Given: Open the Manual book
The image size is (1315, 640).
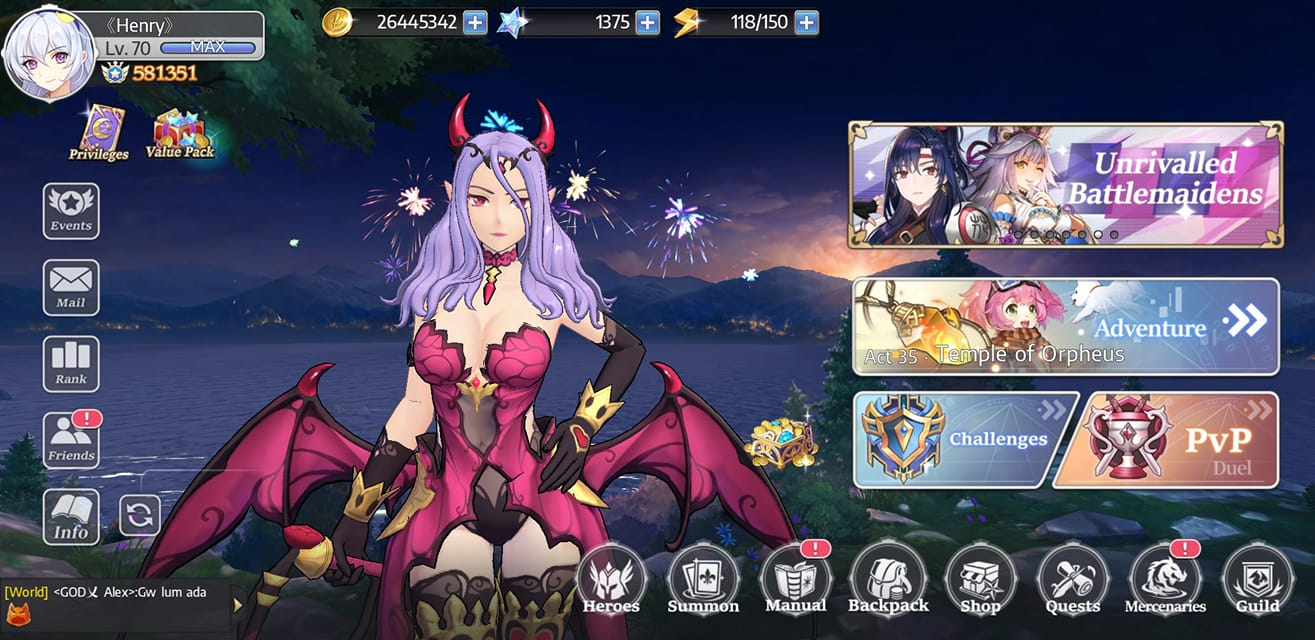Looking at the screenshot, I should pos(795,581).
